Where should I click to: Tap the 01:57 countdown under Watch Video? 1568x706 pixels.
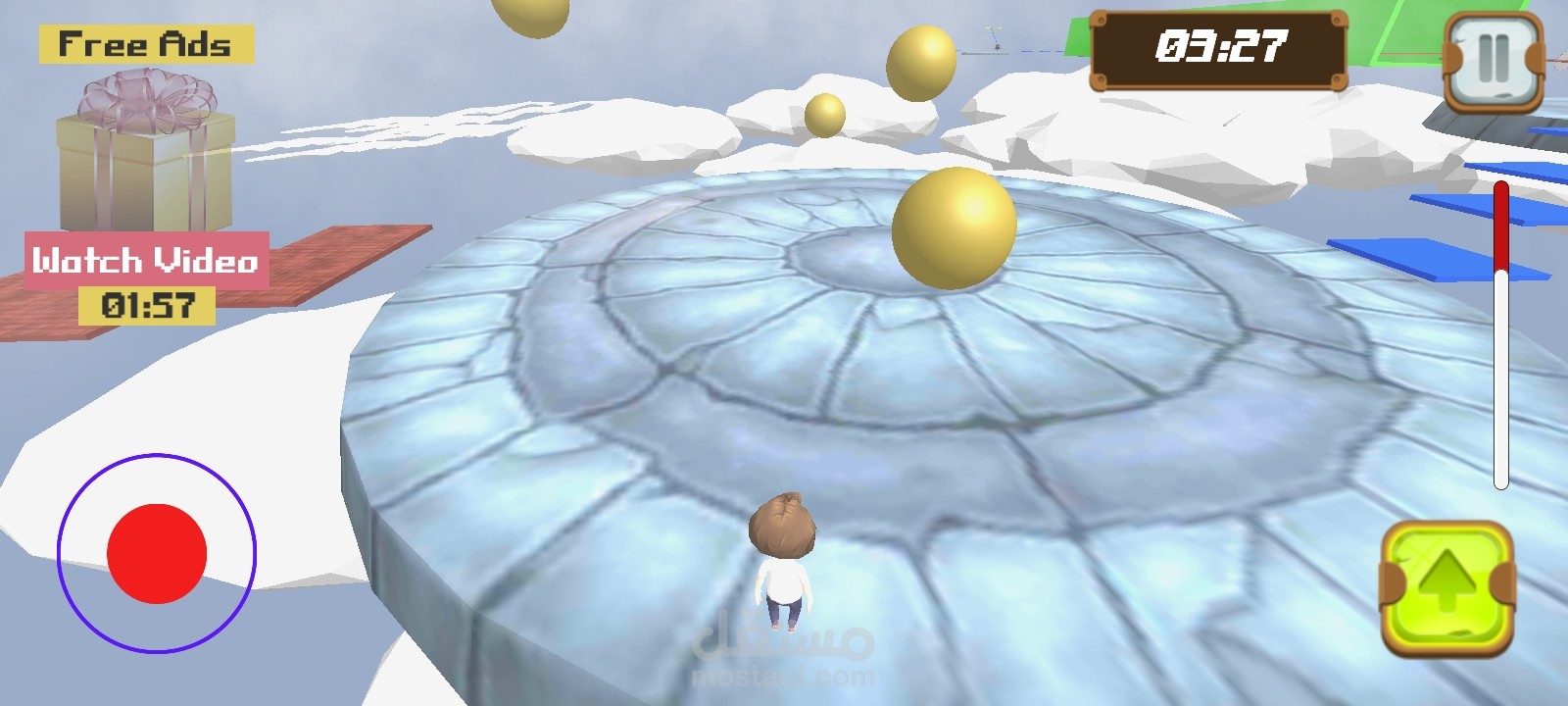(147, 304)
